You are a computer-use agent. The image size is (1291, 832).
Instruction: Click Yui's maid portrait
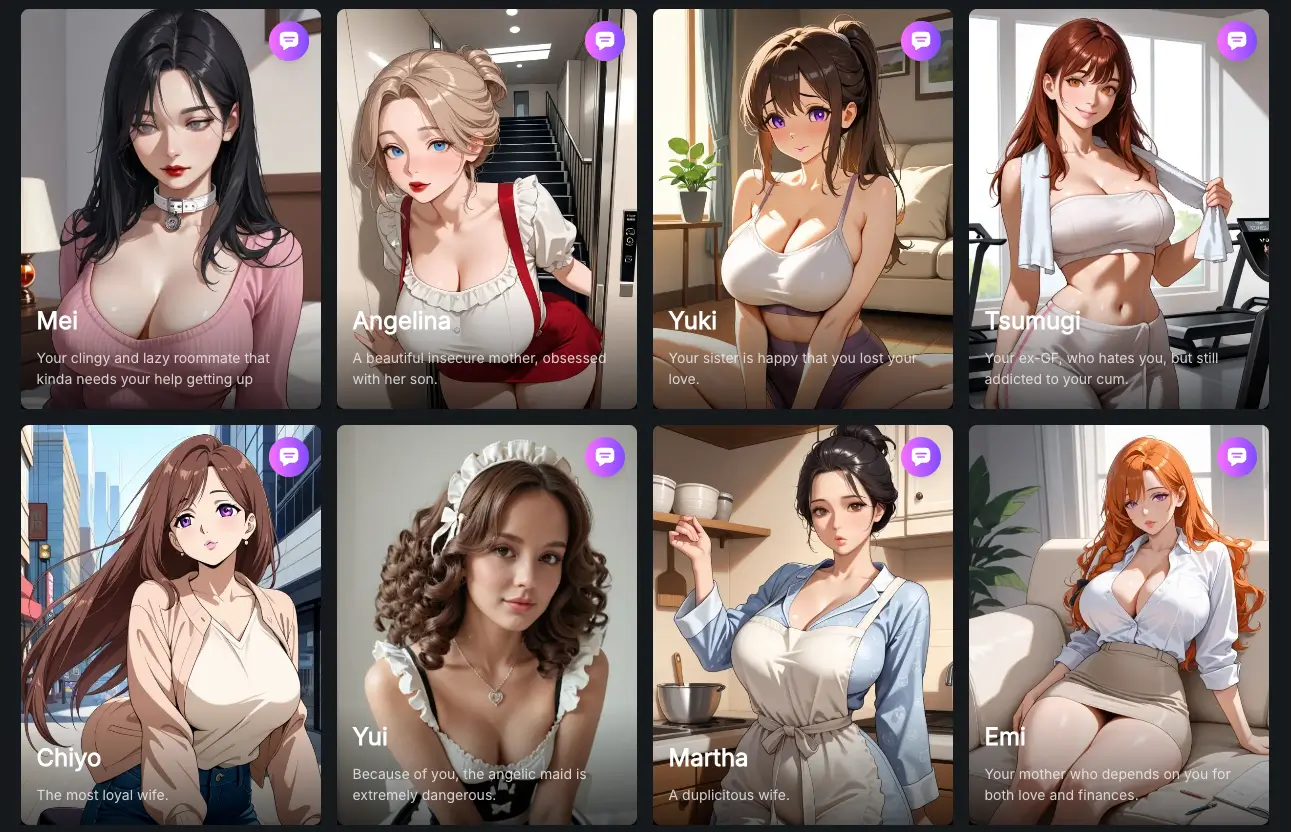click(486, 580)
